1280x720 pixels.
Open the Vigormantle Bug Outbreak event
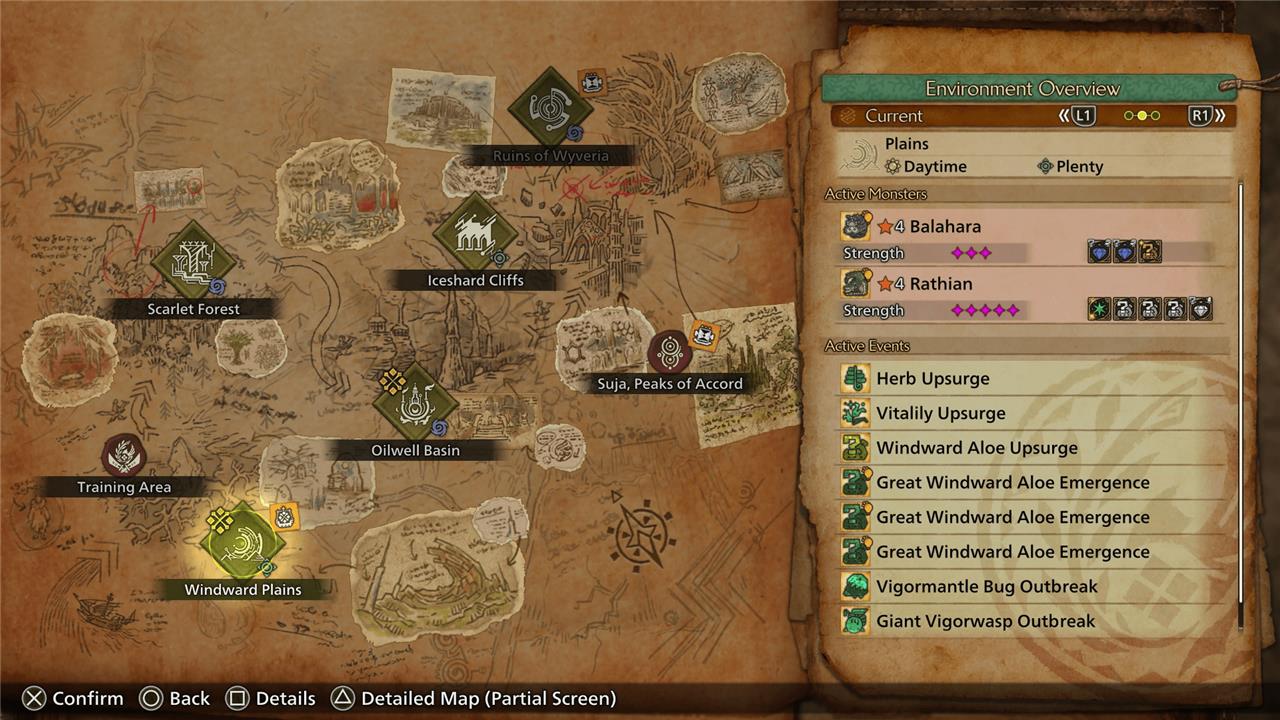pos(1030,586)
